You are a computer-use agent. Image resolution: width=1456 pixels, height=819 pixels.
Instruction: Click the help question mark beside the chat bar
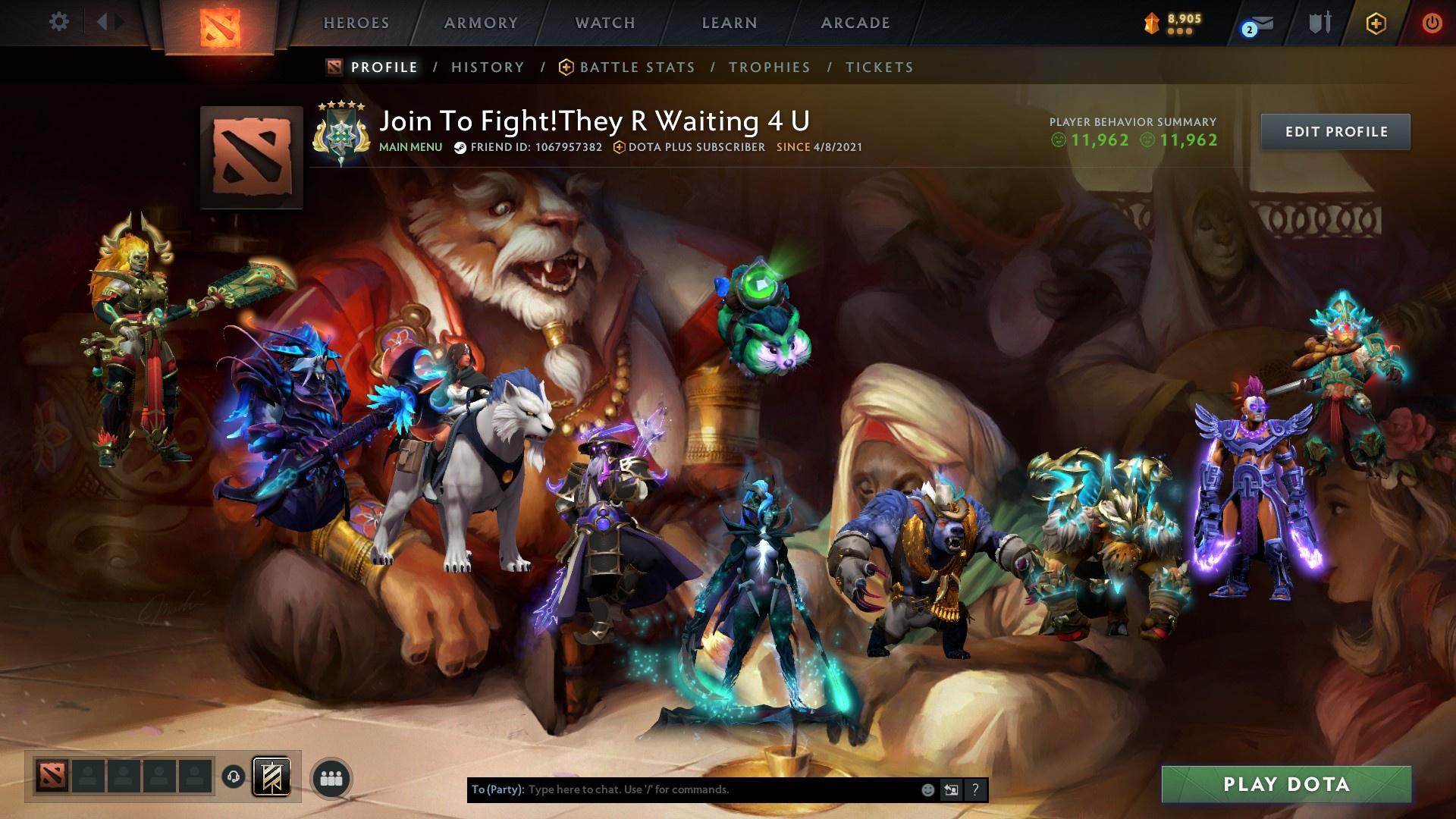(974, 789)
